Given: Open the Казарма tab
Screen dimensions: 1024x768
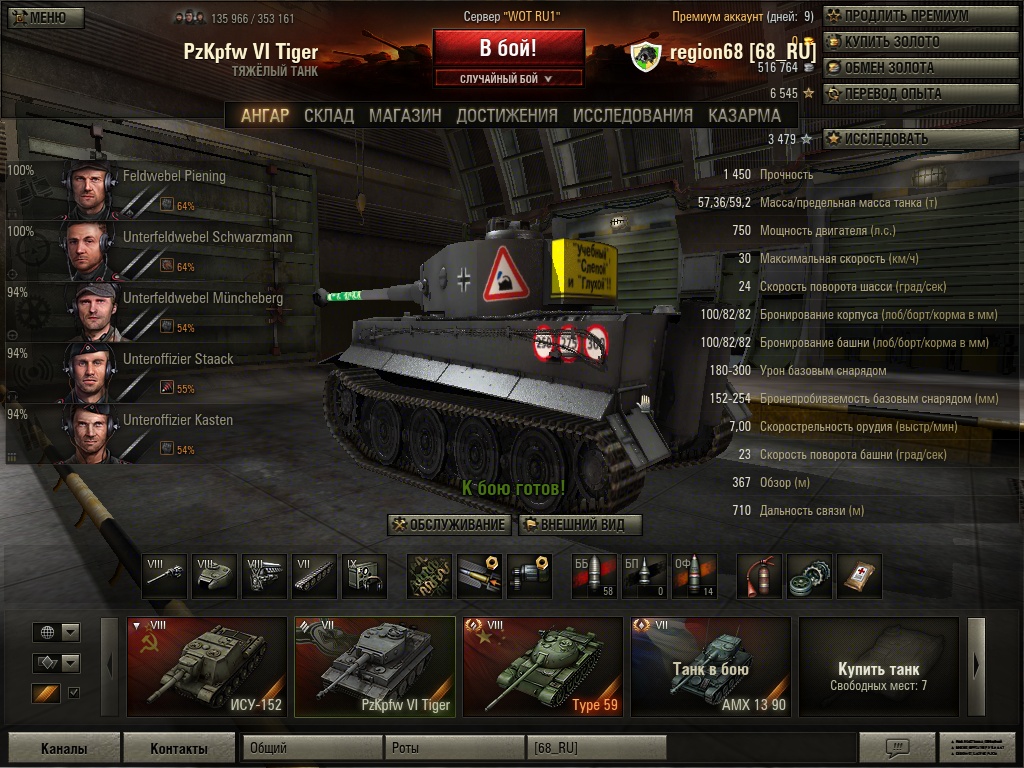Looking at the screenshot, I should [x=745, y=115].
